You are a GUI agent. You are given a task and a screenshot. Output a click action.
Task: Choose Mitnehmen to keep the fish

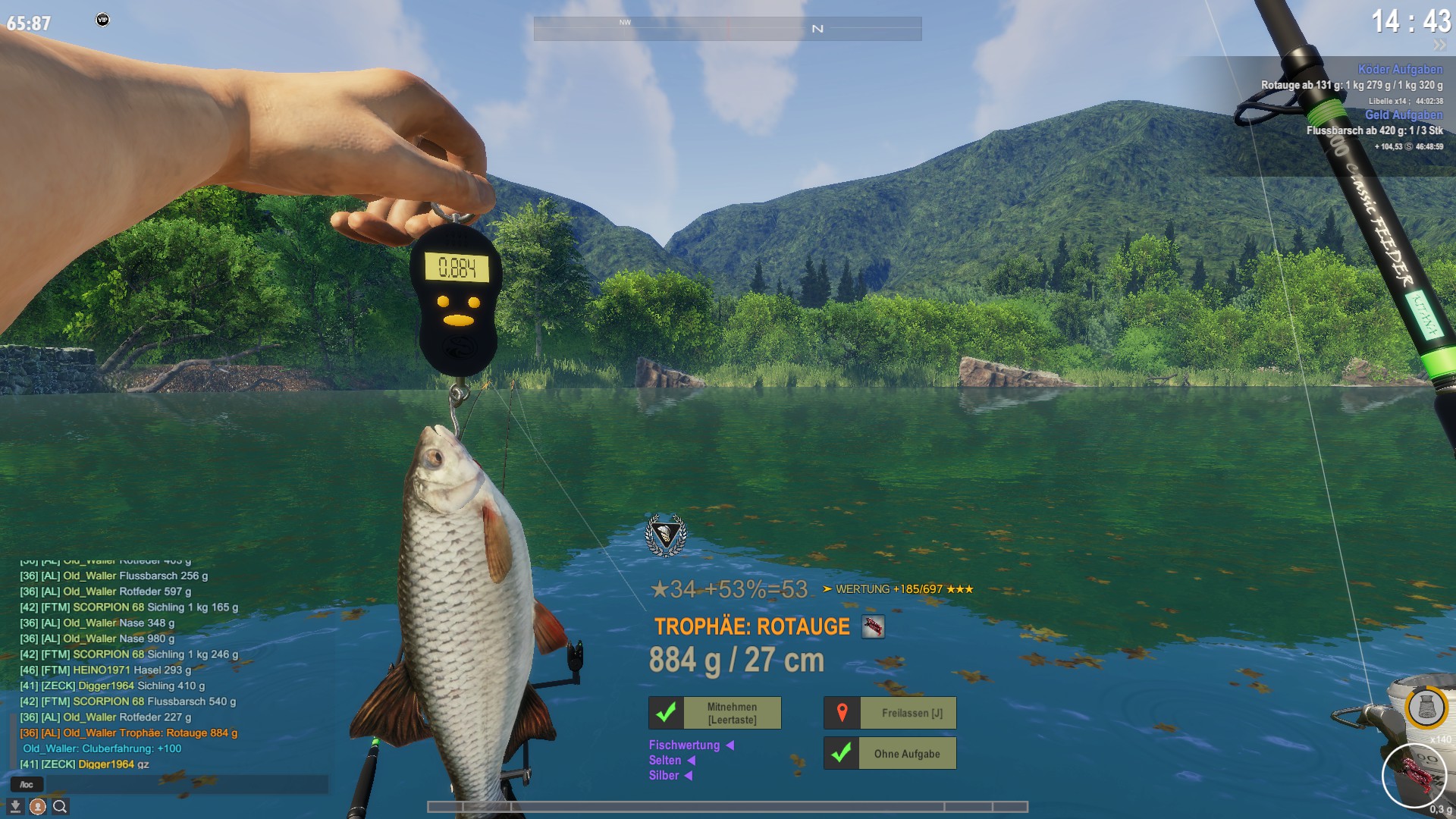714,713
